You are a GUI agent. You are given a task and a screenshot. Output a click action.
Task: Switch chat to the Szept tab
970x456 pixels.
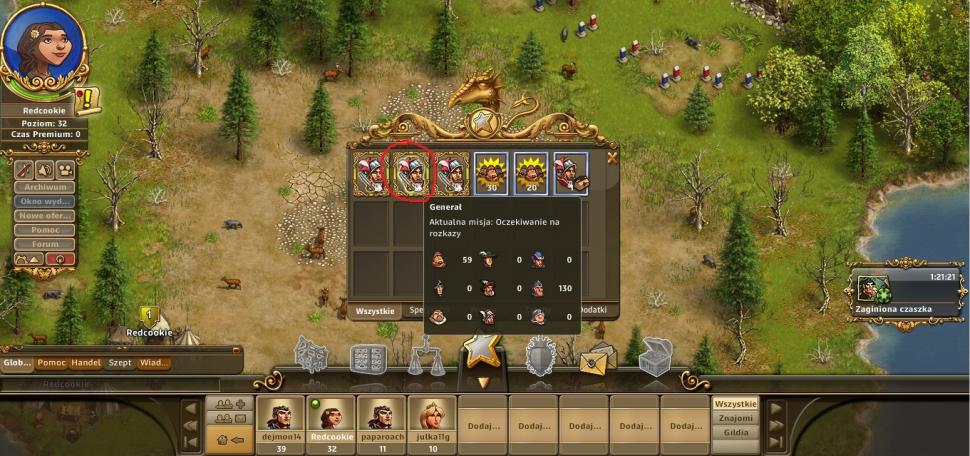click(x=120, y=363)
